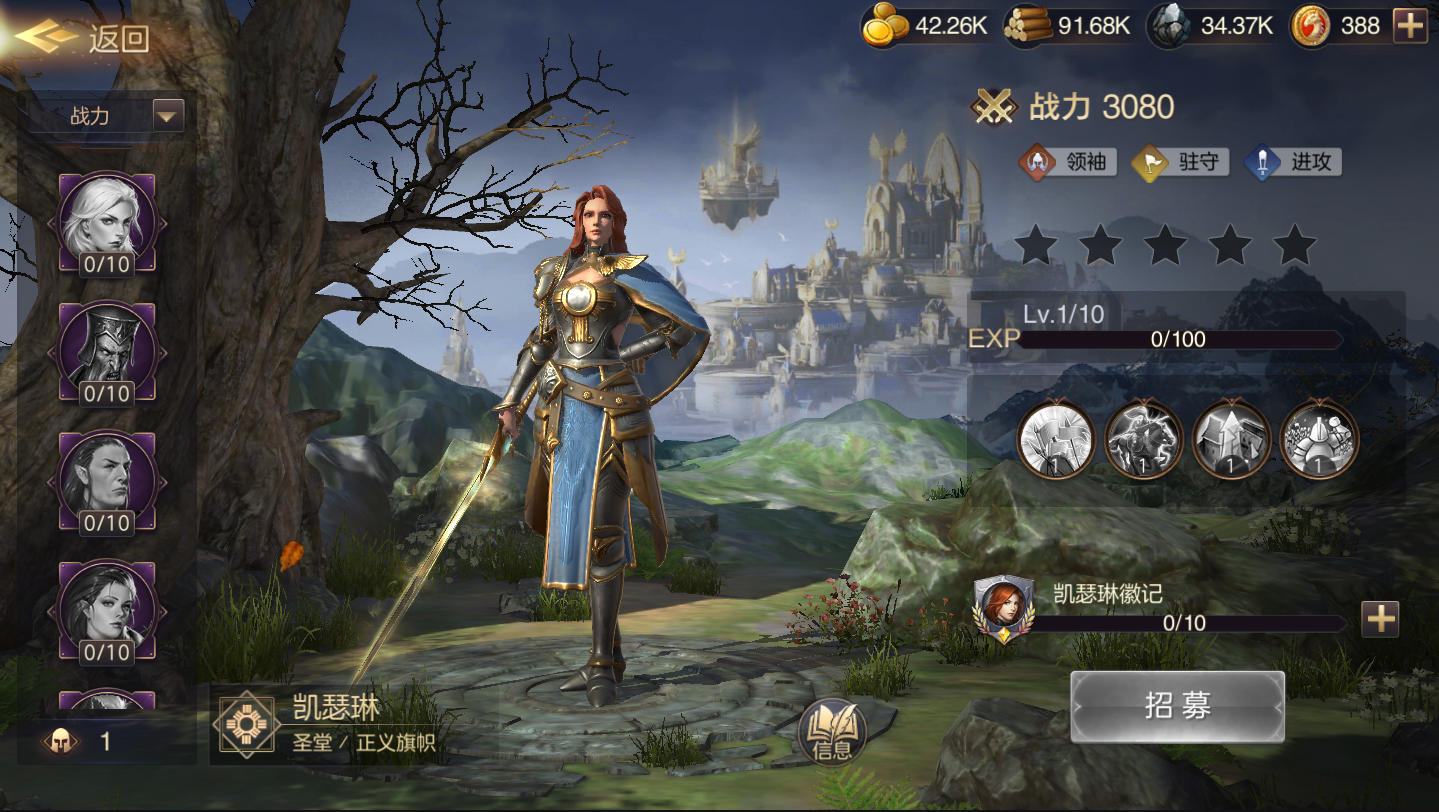Tap the 进攻 attack tag
Viewport: 1439px width, 812px height.
pyautogui.click(x=1293, y=162)
